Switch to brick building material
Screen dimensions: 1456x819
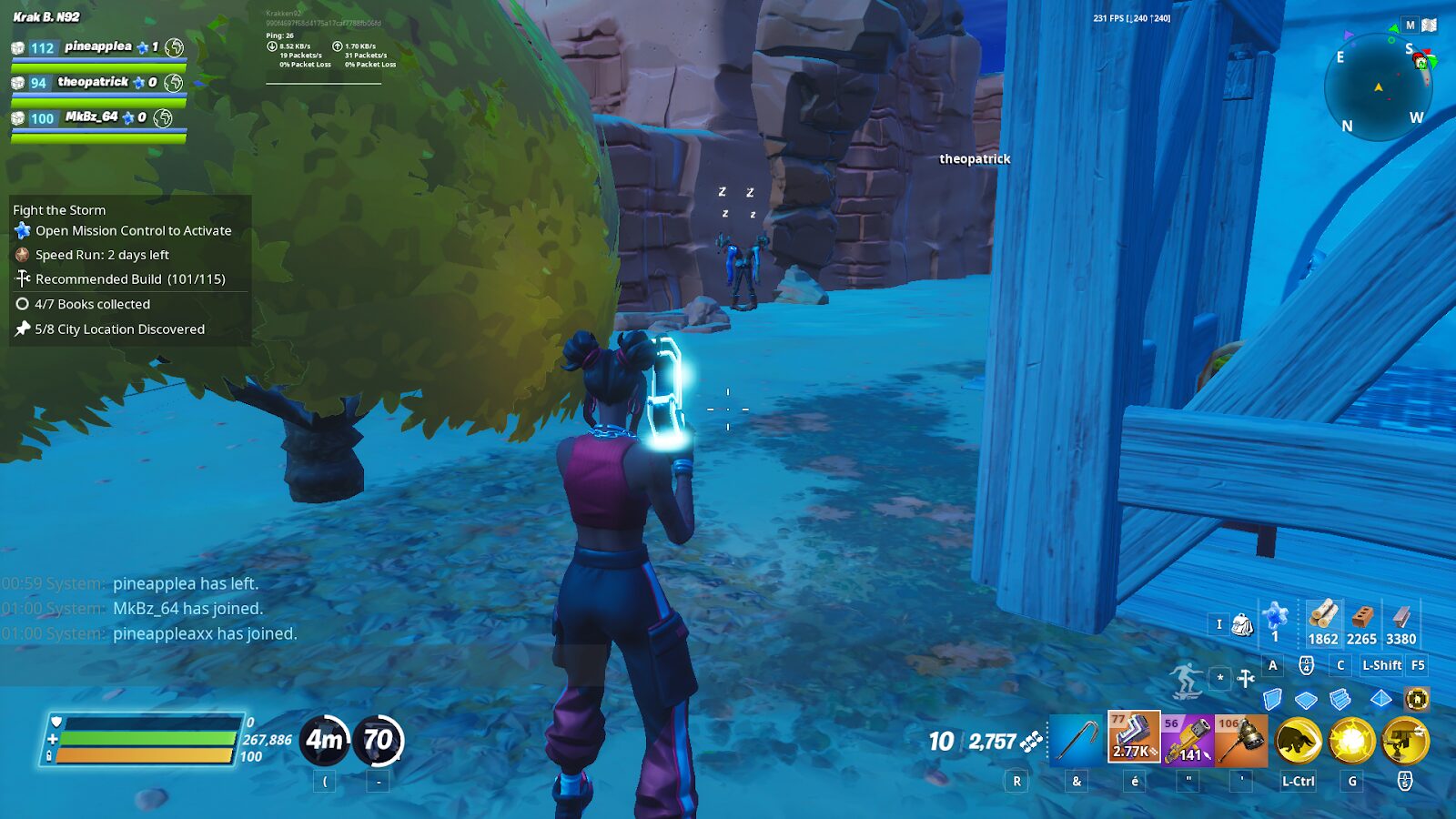tap(1361, 622)
